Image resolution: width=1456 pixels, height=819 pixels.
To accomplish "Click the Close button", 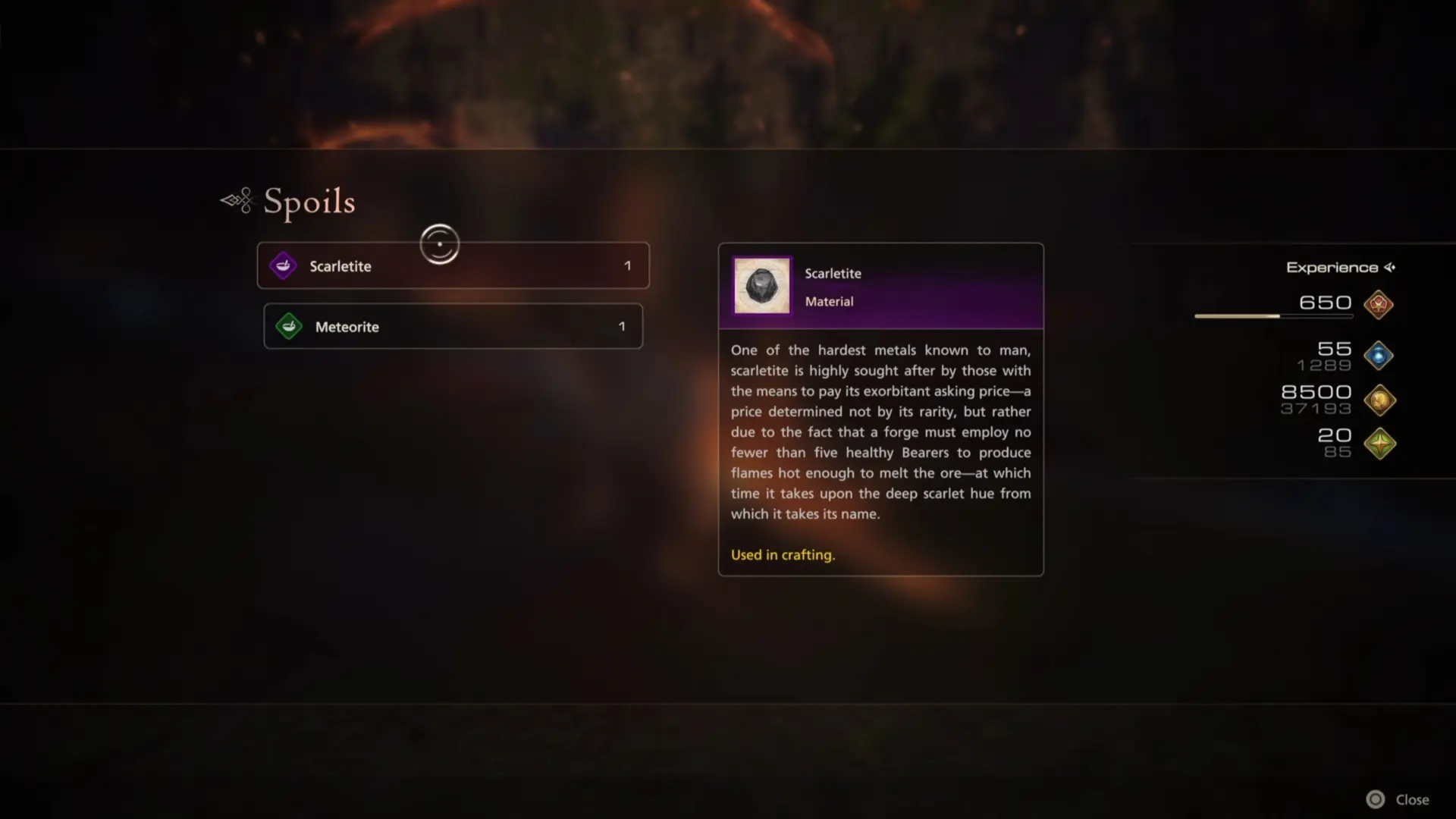I will [x=1412, y=799].
